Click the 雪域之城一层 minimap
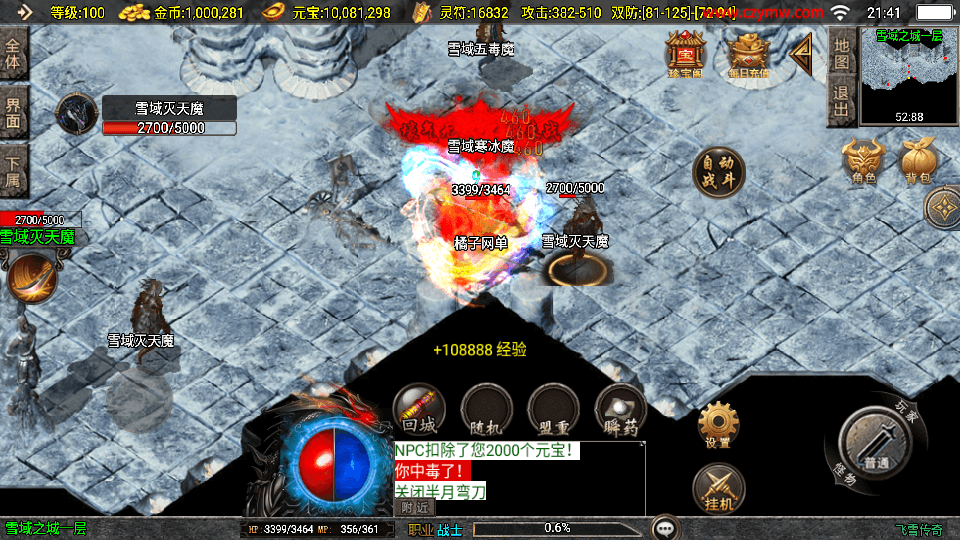 point(909,76)
